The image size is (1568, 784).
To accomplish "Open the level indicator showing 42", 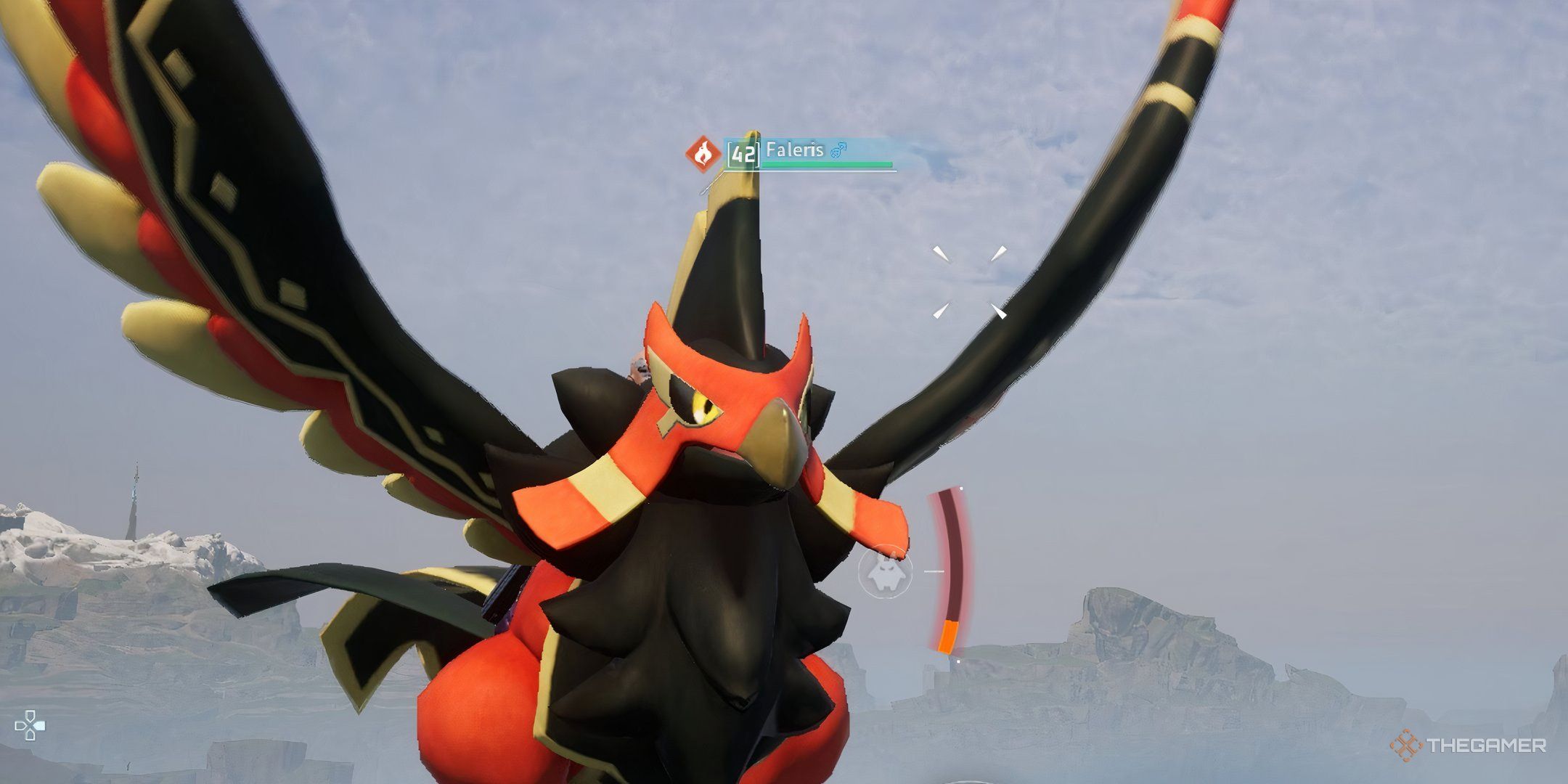I will [x=743, y=154].
